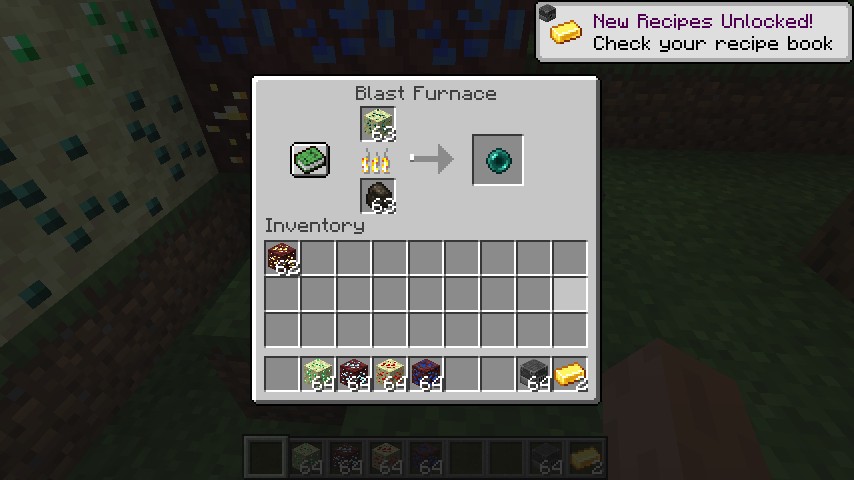Select the dark red nether ore hotbar stack

(x=354, y=374)
